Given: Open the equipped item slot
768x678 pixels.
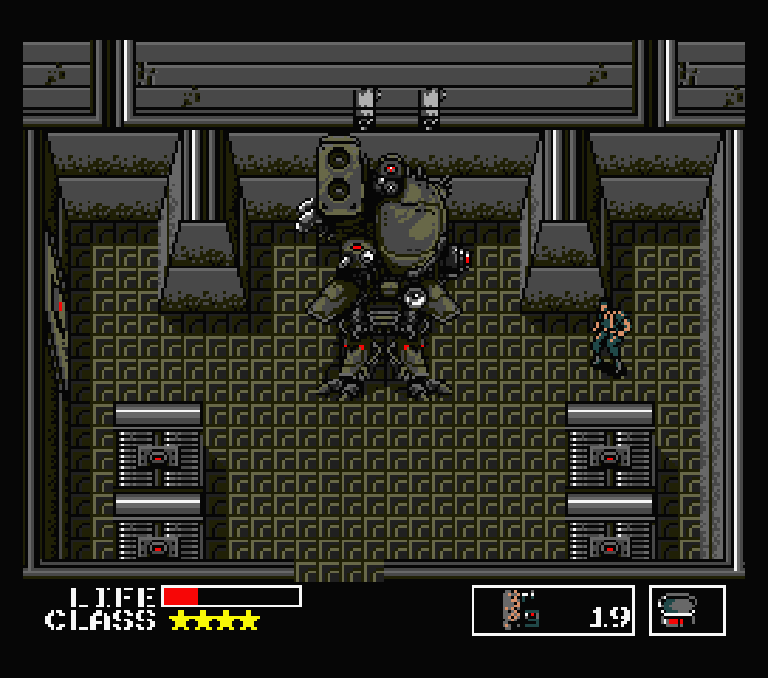Looking at the screenshot, I should 687,610.
